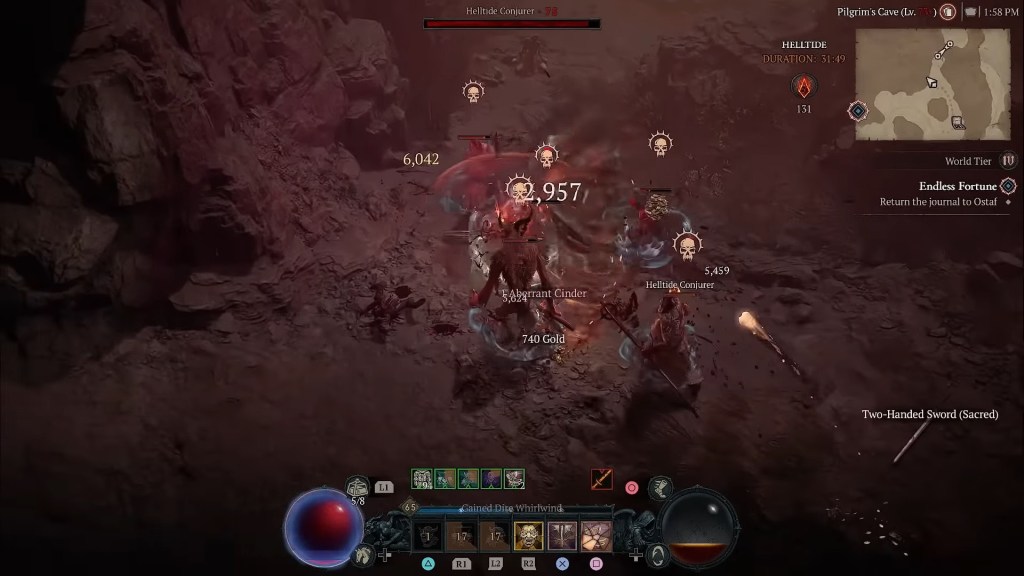Open the minimap of Pilgrim's Cave

931,84
